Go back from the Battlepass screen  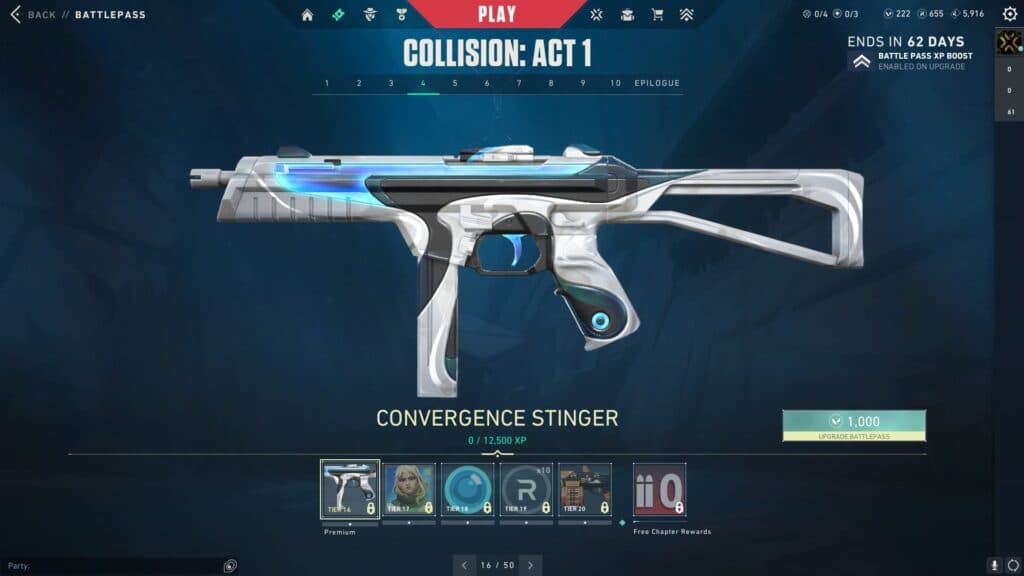tap(34, 15)
